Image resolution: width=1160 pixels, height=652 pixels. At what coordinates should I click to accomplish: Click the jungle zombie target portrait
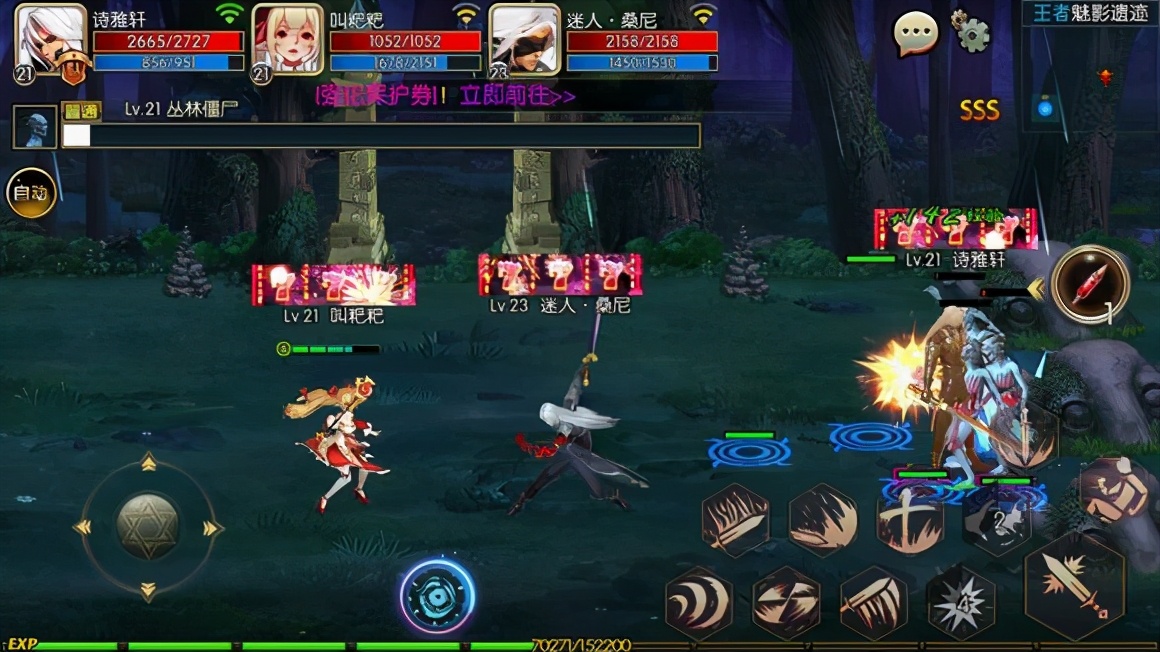tap(35, 127)
